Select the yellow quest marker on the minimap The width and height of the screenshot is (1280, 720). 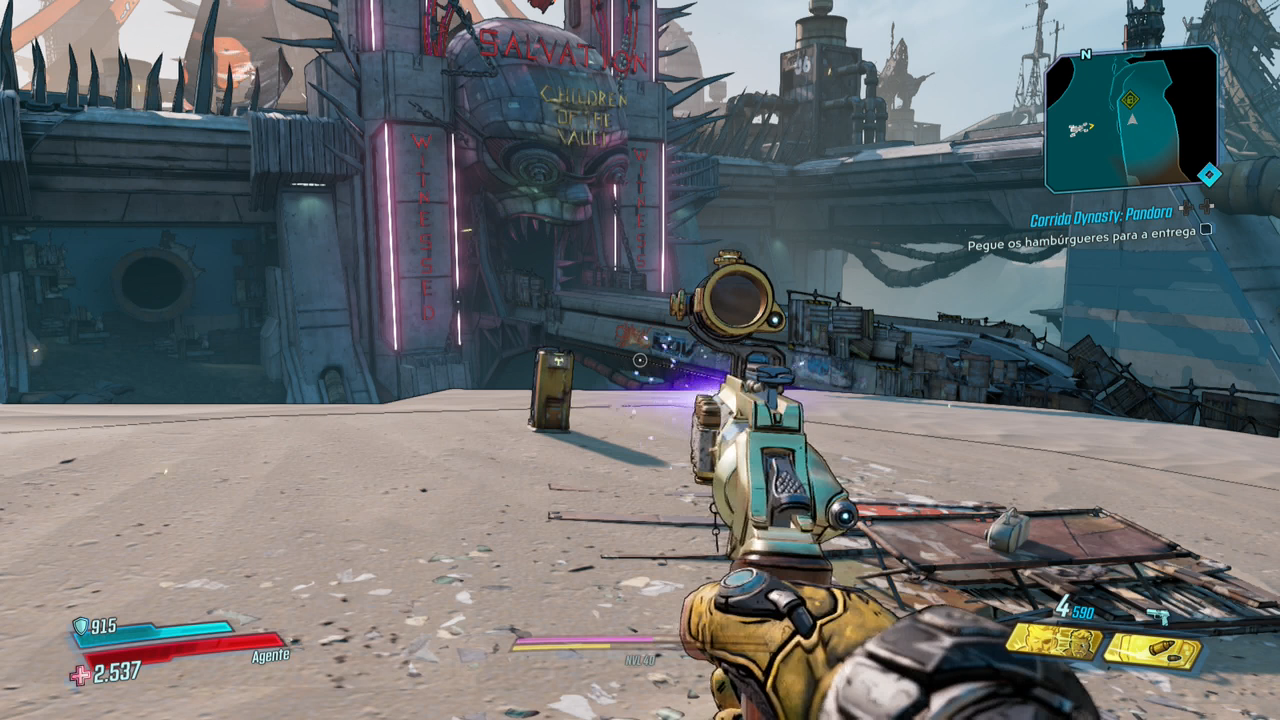(1129, 98)
